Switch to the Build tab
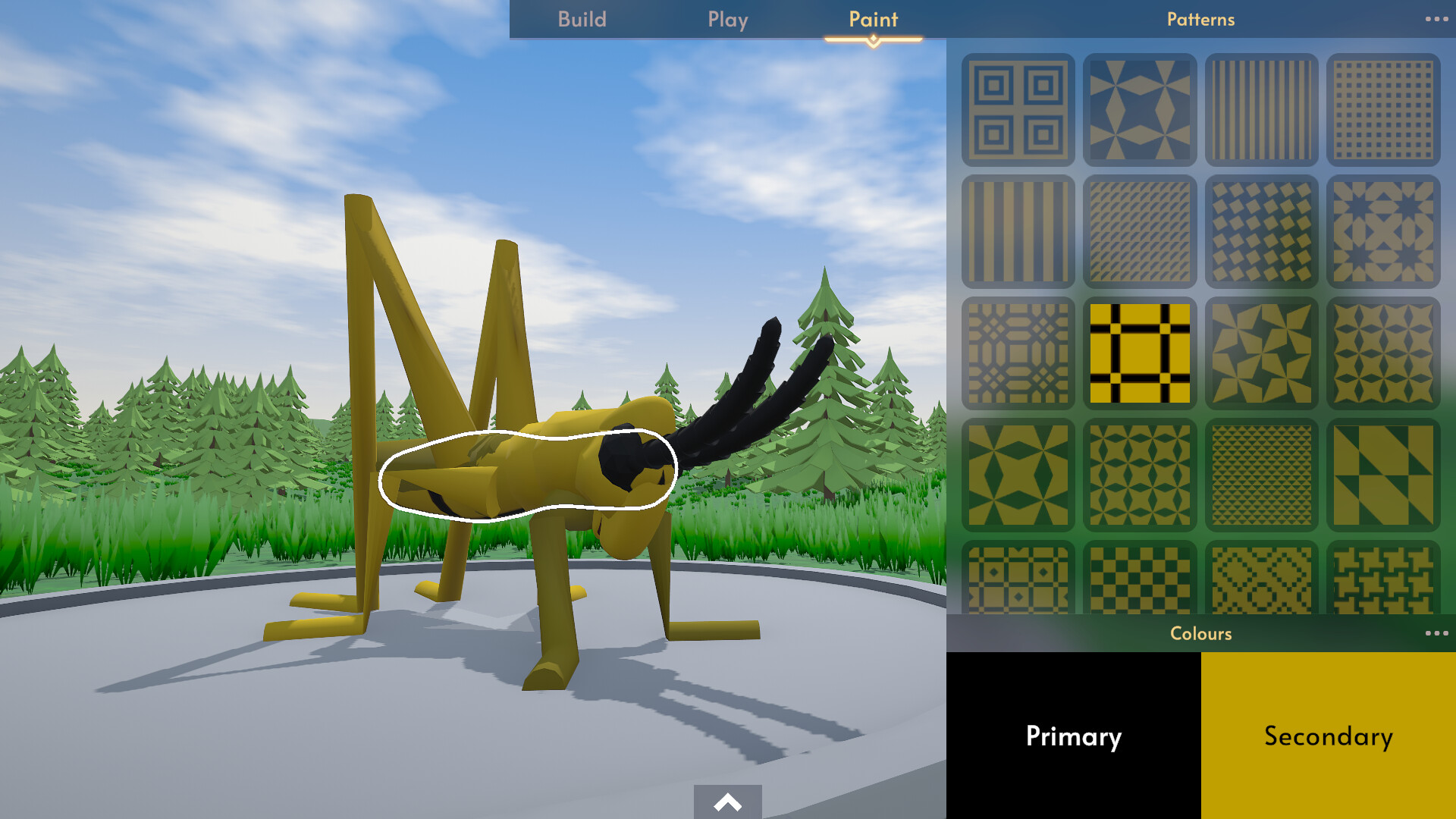 click(x=582, y=20)
